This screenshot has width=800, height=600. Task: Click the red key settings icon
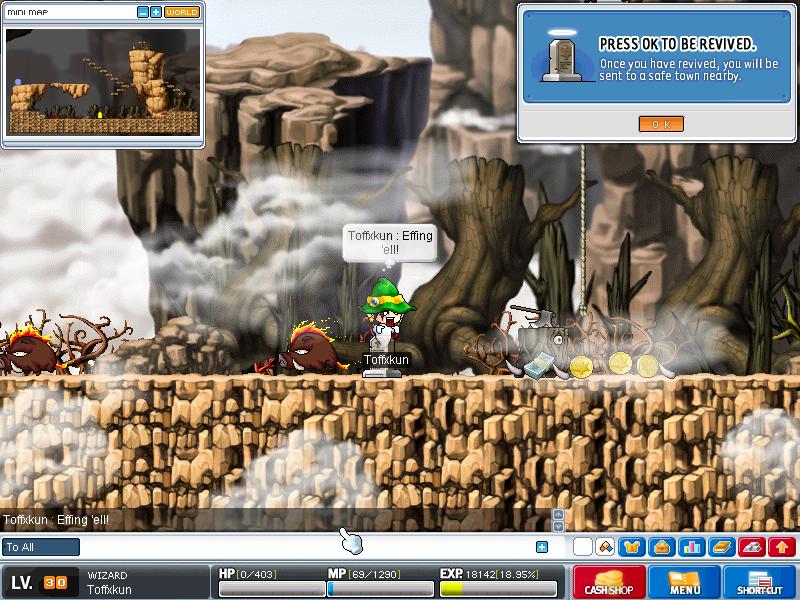pos(750,547)
